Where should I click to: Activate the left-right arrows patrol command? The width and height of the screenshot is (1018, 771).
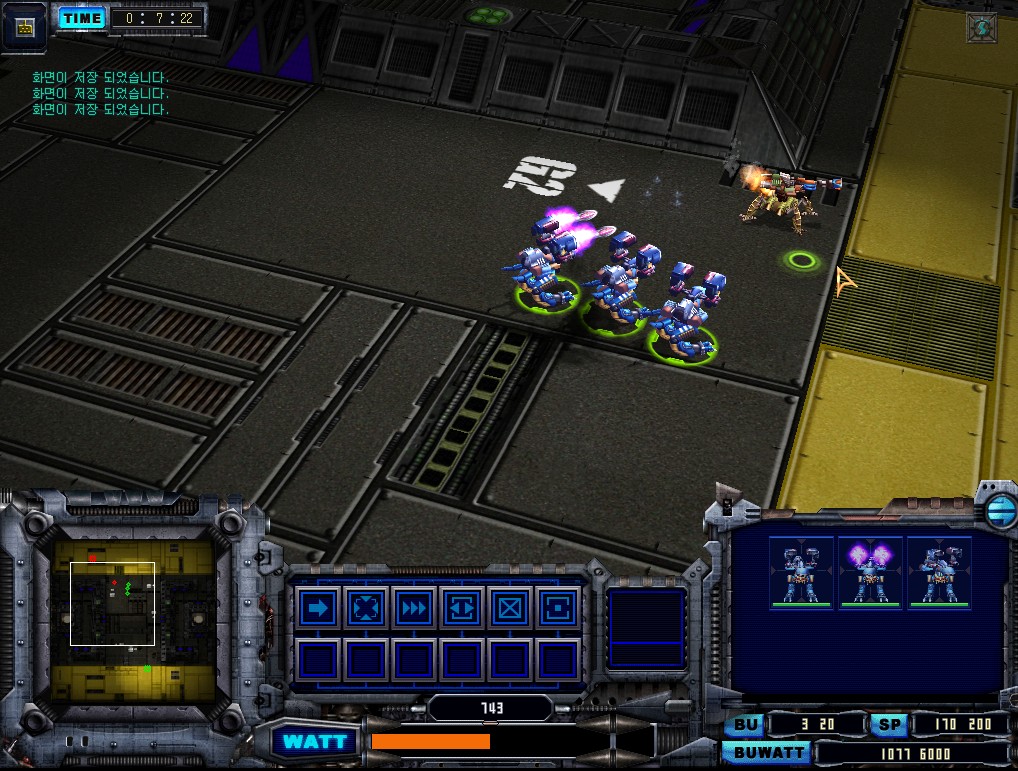pyautogui.click(x=462, y=607)
